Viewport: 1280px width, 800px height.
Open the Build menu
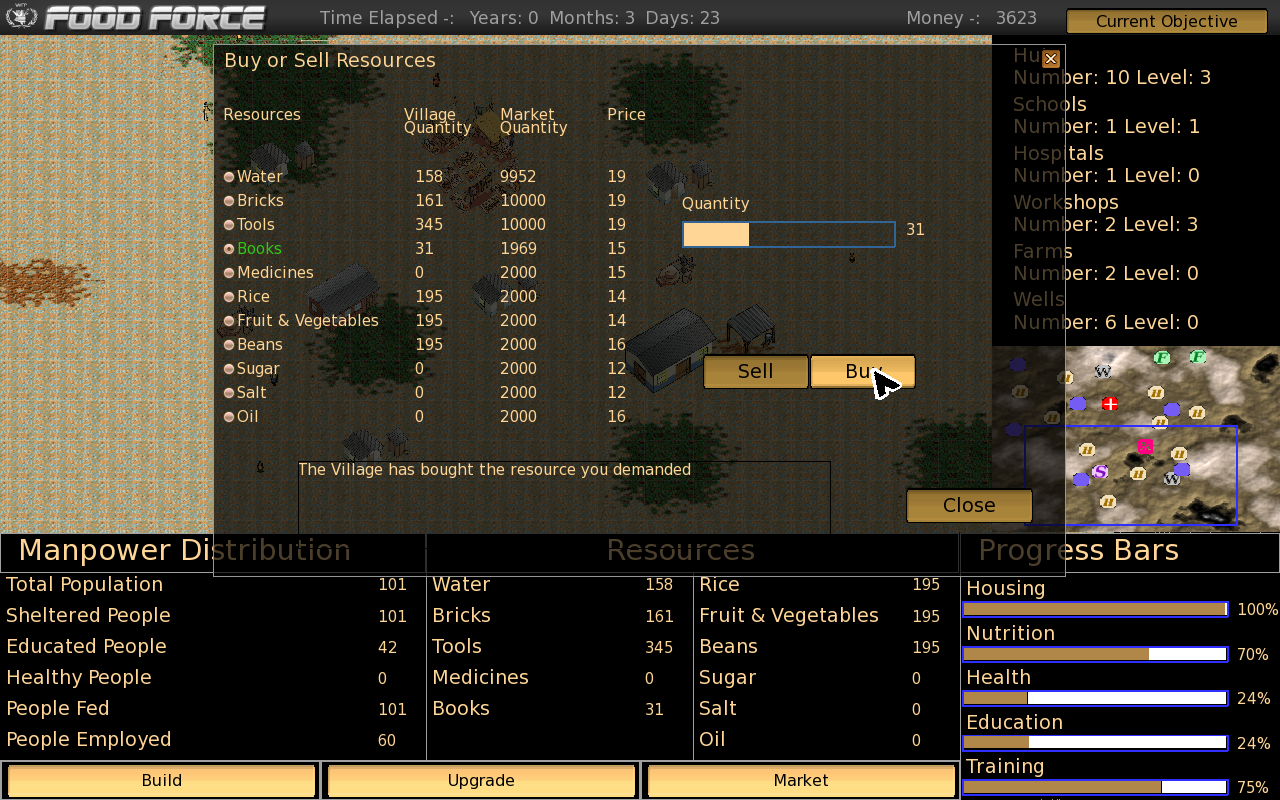tap(161, 781)
